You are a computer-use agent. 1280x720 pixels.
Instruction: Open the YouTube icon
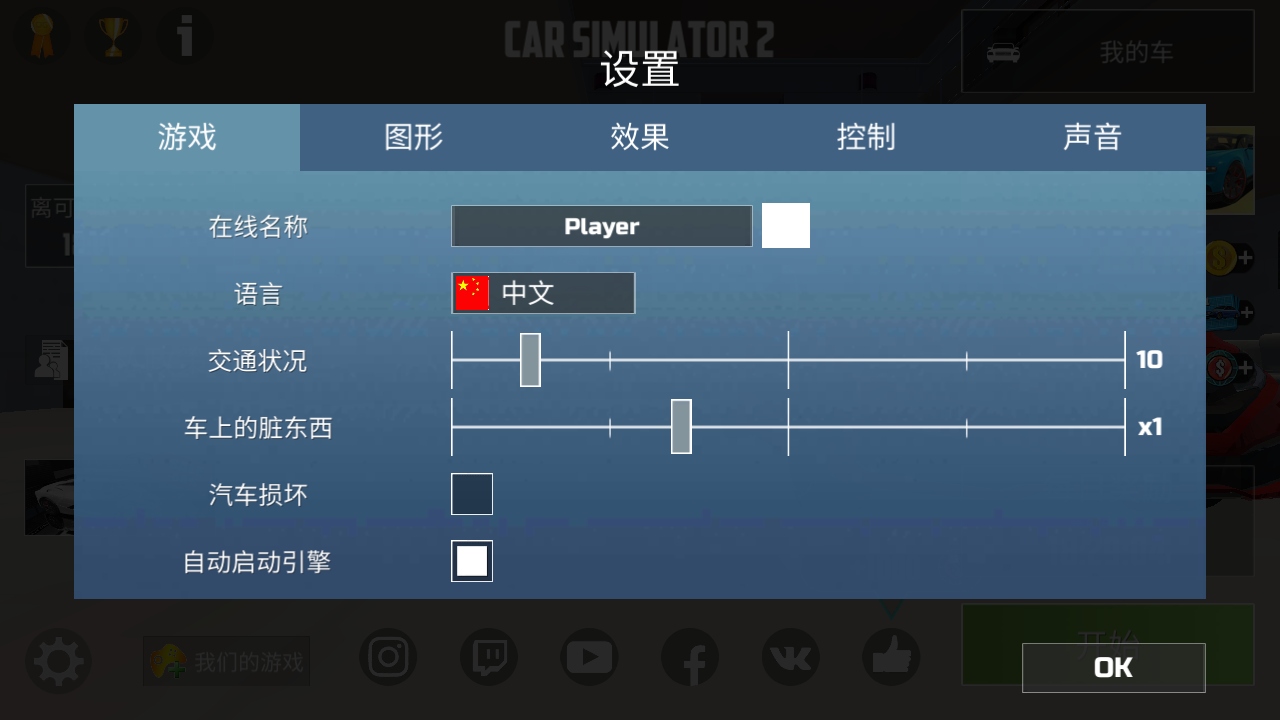point(589,658)
